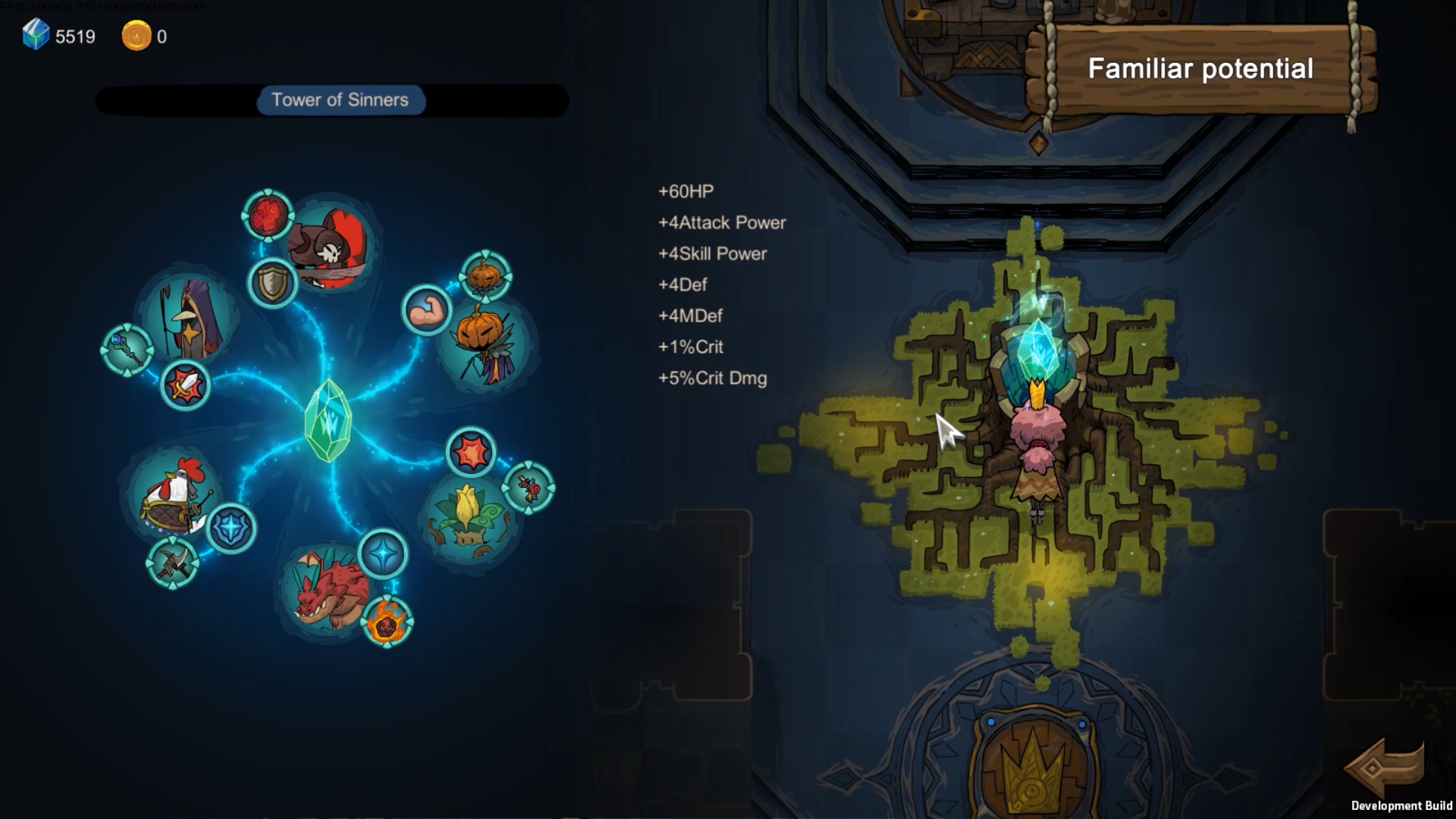Choose the four-point blue star node
Image resolution: width=1456 pixels, height=819 pixels.
pyautogui.click(x=383, y=554)
